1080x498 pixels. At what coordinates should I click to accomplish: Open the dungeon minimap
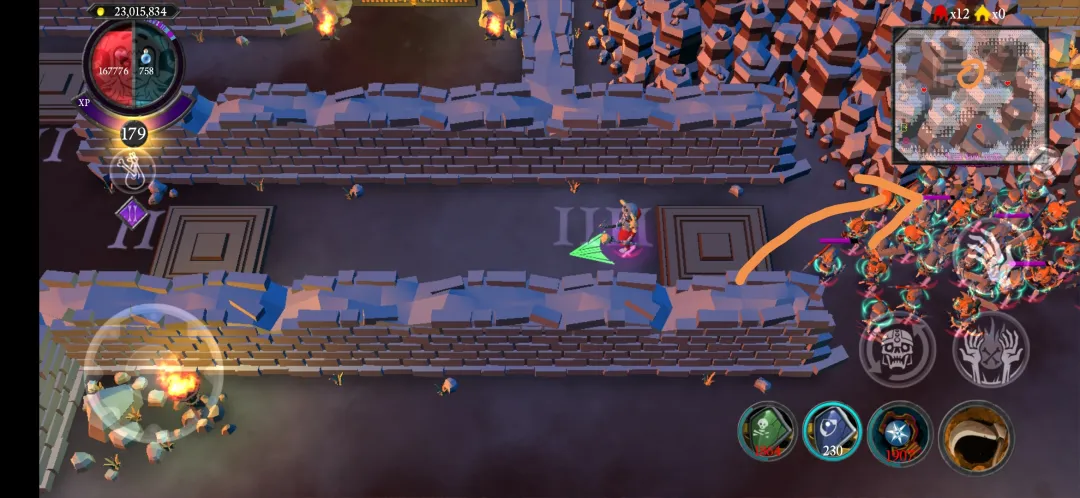pyautogui.click(x=969, y=96)
